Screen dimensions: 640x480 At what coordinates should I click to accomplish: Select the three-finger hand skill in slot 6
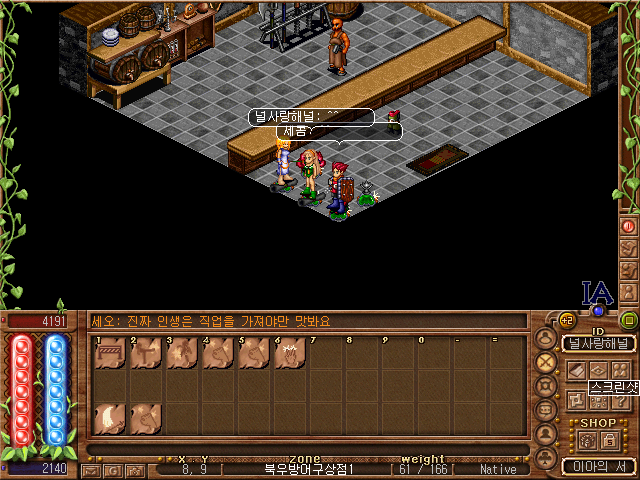point(289,354)
